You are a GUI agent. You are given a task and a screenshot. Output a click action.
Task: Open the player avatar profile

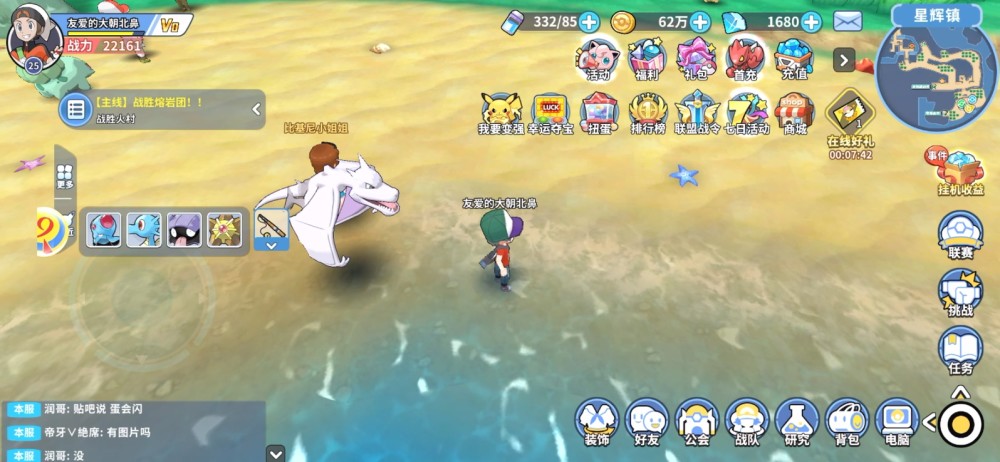click(34, 36)
